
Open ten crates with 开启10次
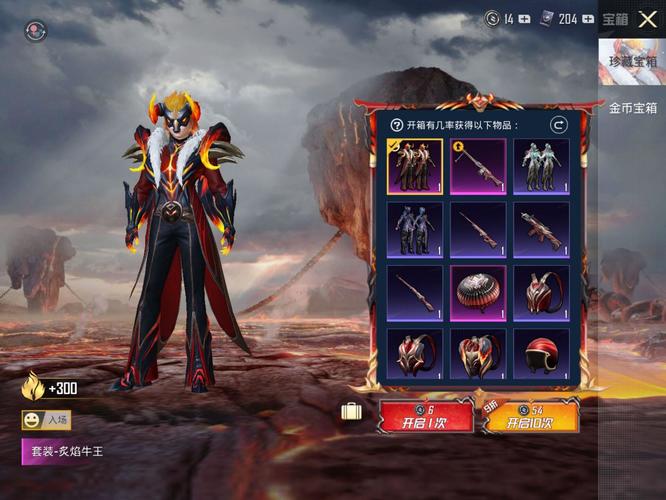(x=532, y=416)
